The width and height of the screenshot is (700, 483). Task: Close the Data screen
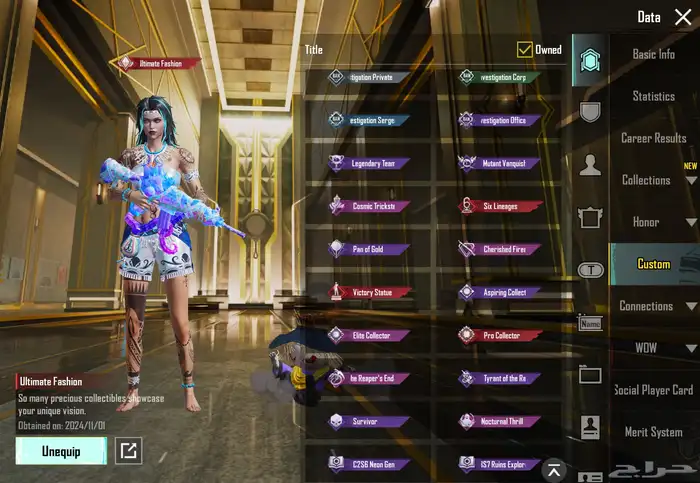click(683, 17)
